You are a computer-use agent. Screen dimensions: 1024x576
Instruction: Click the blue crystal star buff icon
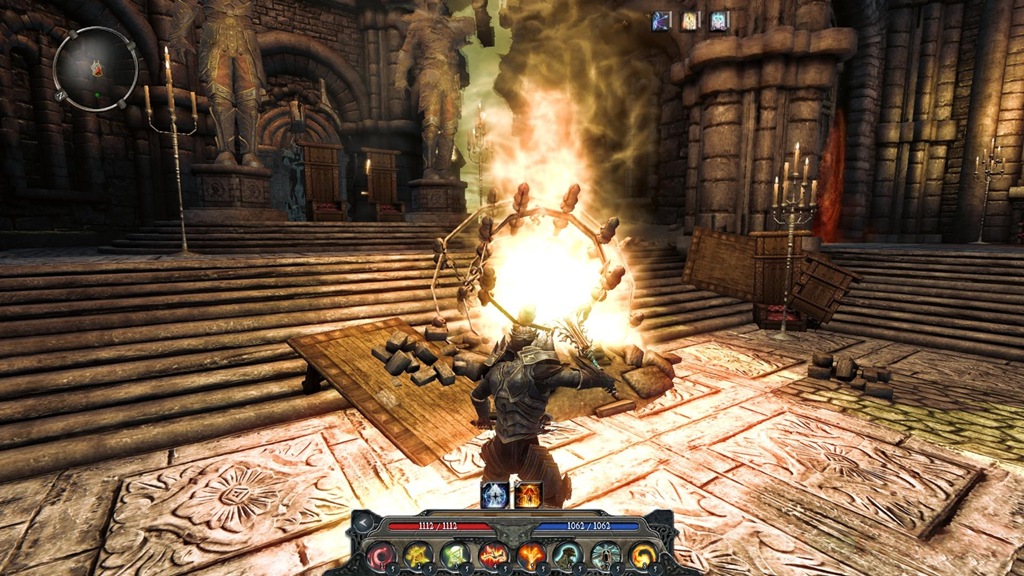[x=495, y=494]
